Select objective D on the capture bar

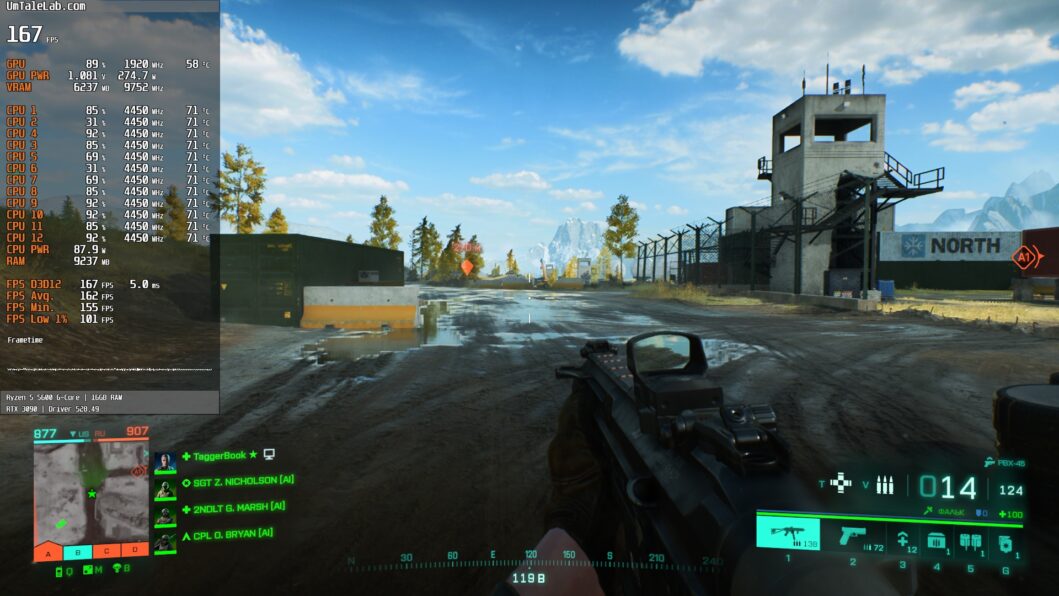tap(135, 551)
